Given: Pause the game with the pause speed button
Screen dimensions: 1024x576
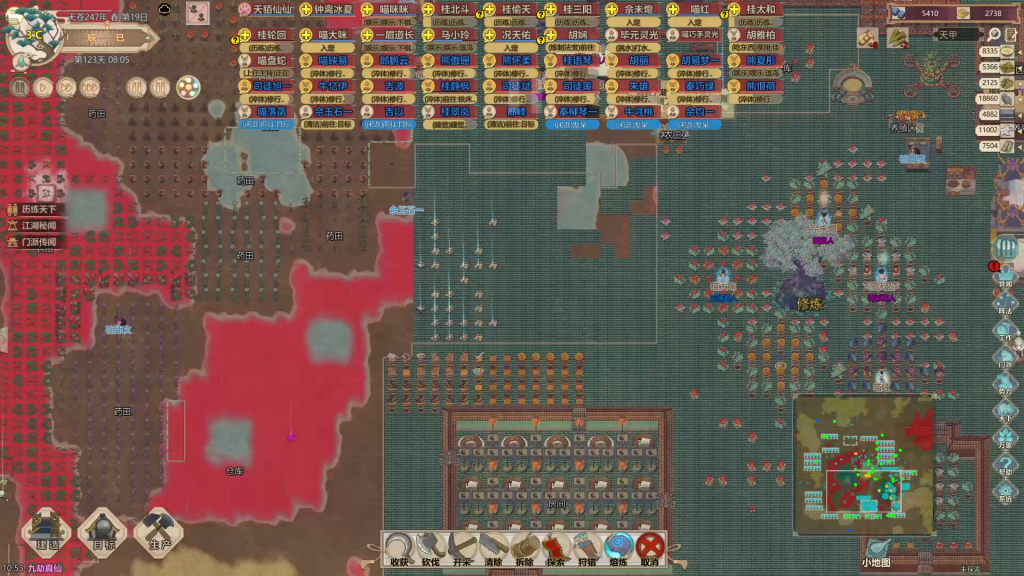Looking at the screenshot, I should [x=19, y=87].
